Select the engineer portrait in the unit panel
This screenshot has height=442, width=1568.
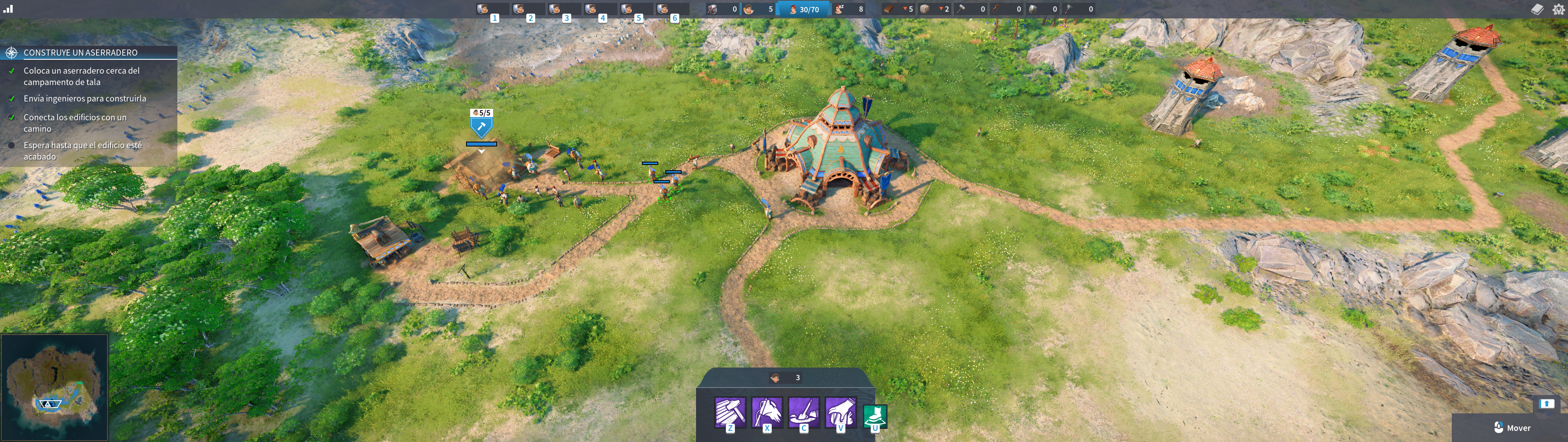click(775, 378)
